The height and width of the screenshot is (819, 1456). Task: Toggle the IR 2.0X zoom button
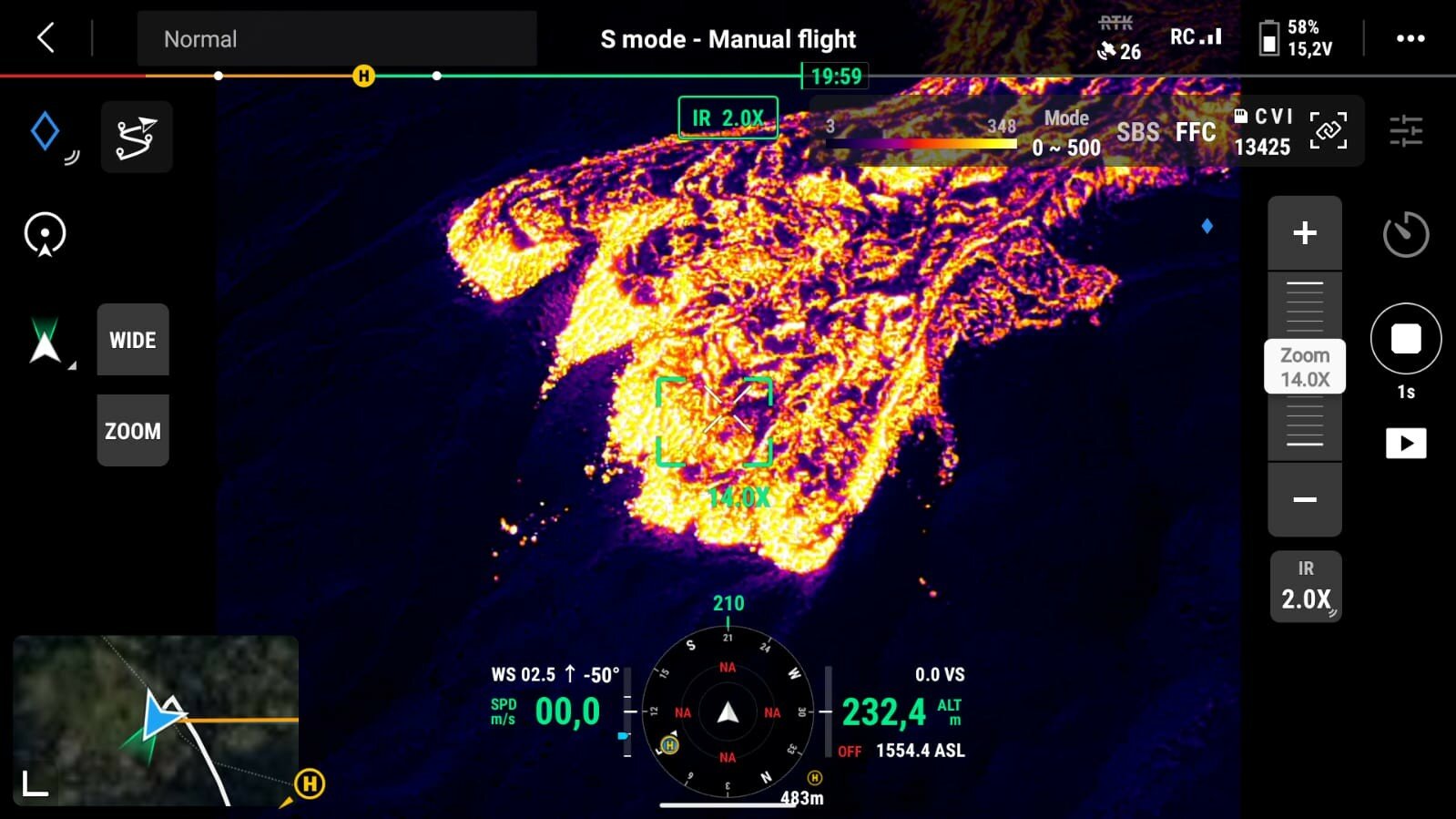(1306, 588)
